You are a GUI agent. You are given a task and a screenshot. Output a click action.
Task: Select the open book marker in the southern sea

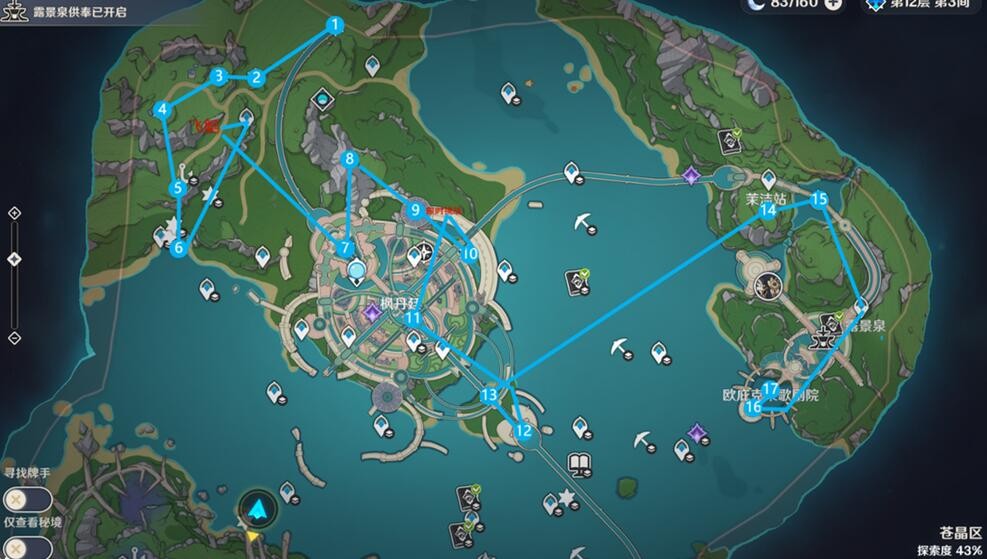580,462
